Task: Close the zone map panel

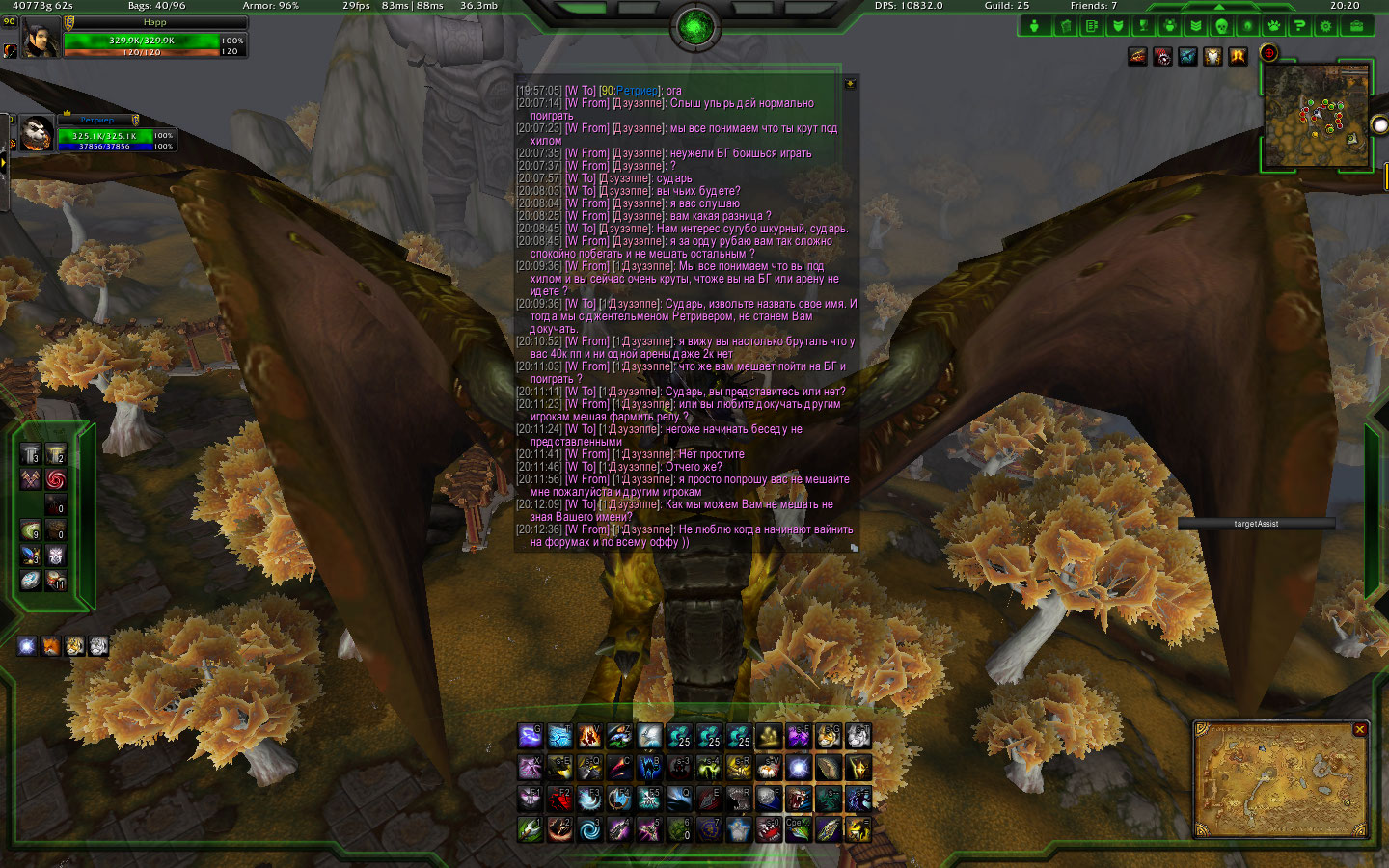Action: click(x=1360, y=730)
